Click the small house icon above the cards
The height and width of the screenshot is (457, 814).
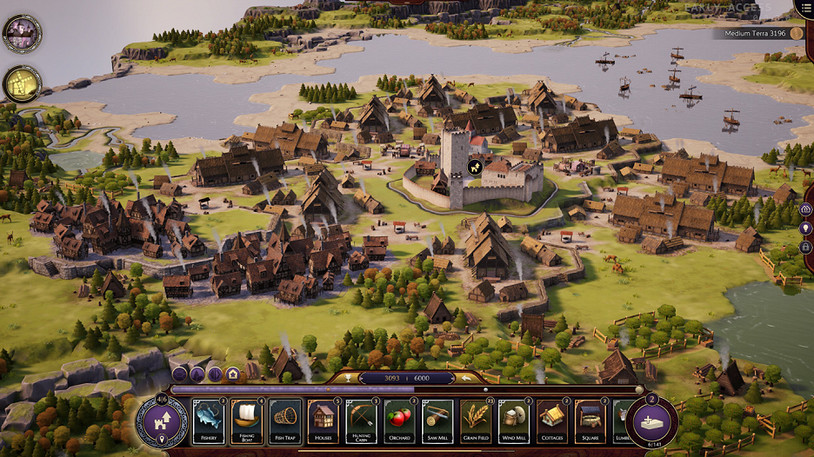tap(232, 374)
